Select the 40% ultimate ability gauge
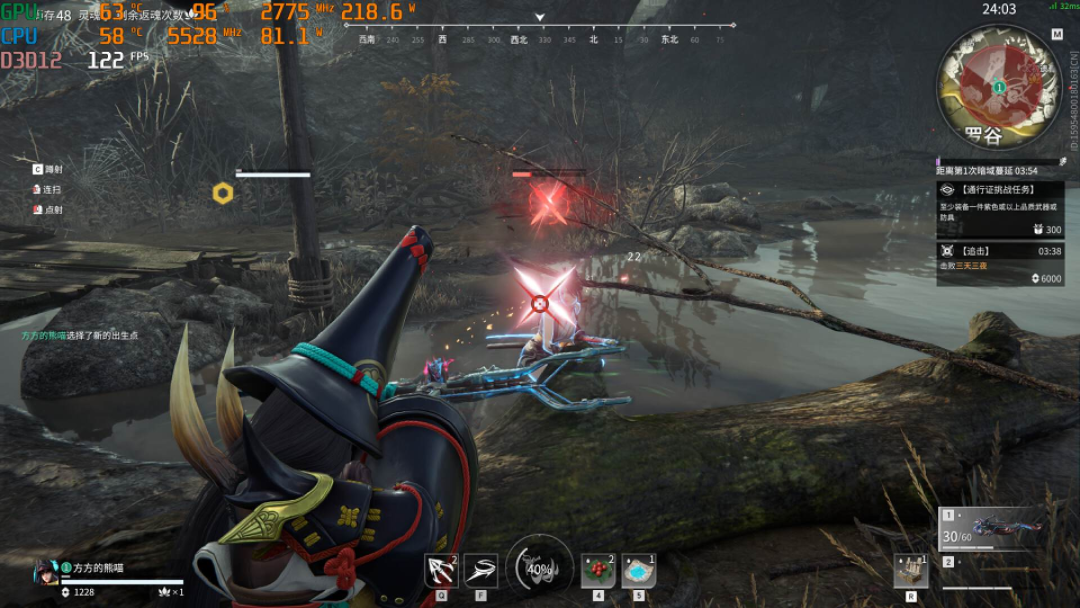The width and height of the screenshot is (1080, 608). [x=539, y=568]
